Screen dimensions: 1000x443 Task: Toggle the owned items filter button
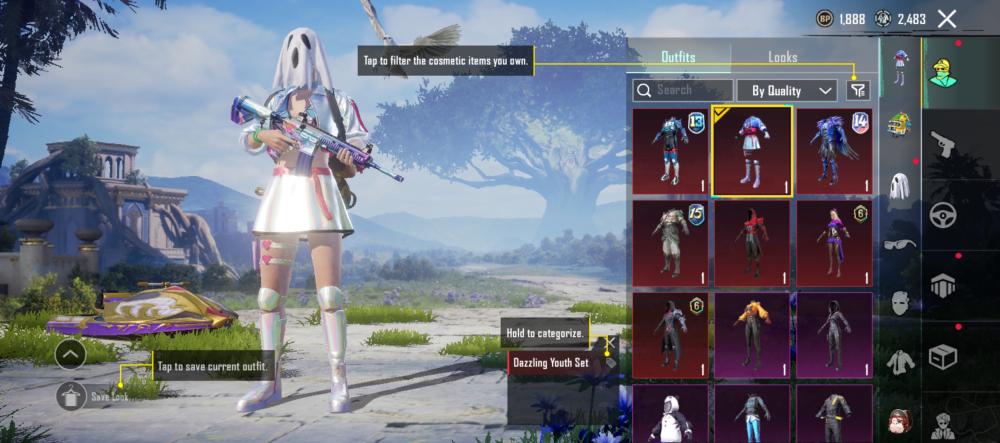(x=858, y=90)
